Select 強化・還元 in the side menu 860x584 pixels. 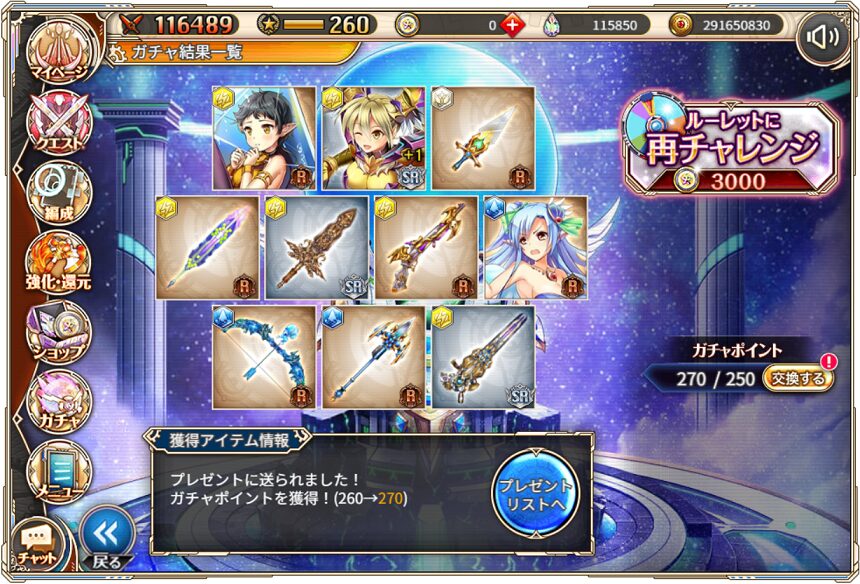pos(60,262)
